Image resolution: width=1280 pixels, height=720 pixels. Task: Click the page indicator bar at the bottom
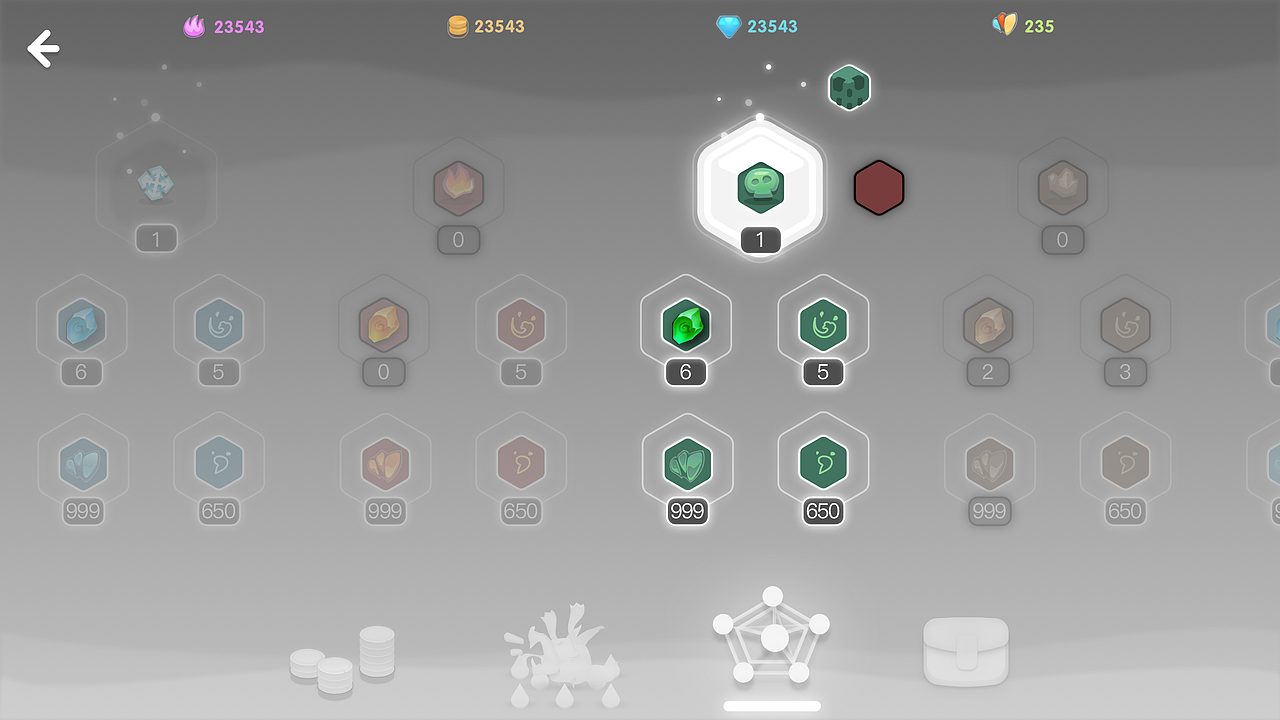[x=771, y=705]
